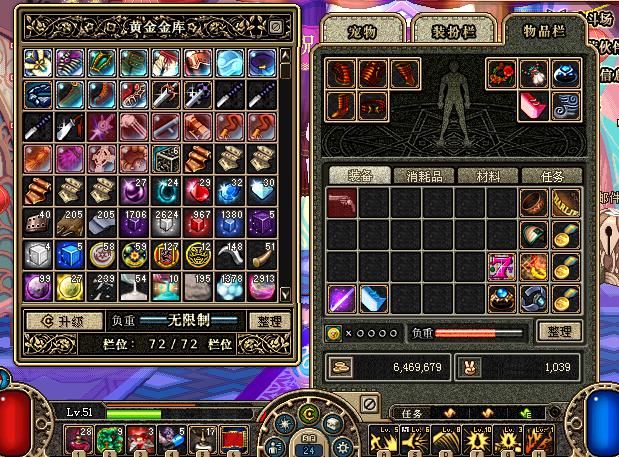Viewport: 619px width, 457px height.
Task: Select the red revolver in the inventory
Action: [x=342, y=203]
